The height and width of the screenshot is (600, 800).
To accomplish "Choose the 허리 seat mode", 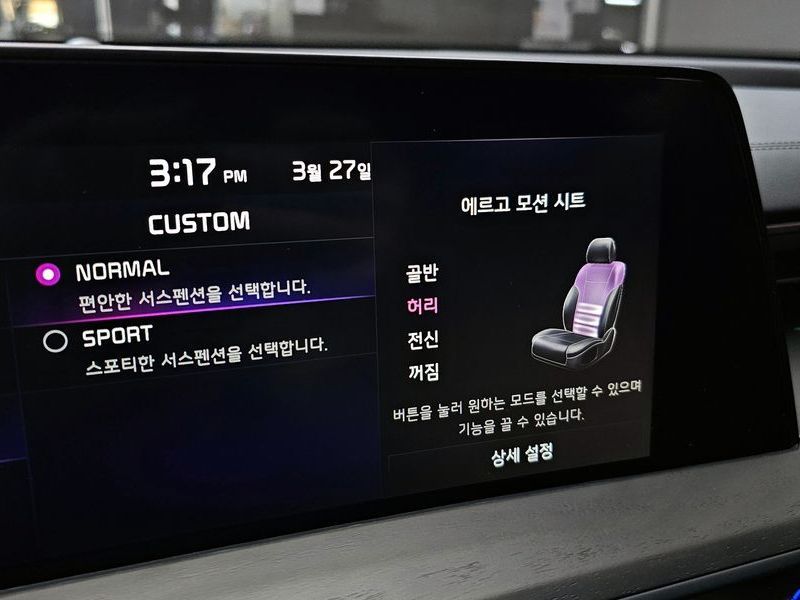I will (422, 306).
